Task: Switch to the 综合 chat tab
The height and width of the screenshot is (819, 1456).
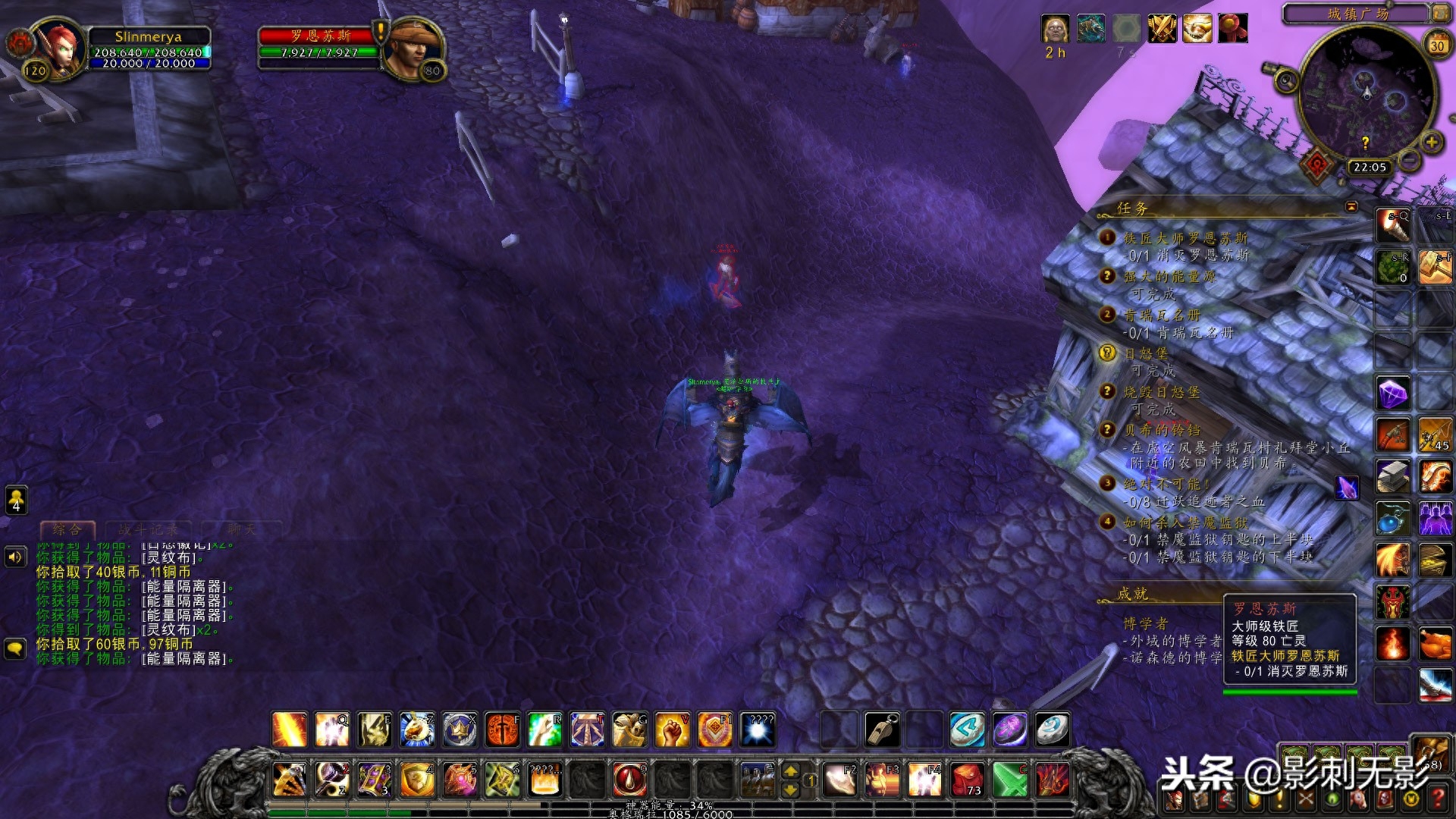Action: [68, 529]
